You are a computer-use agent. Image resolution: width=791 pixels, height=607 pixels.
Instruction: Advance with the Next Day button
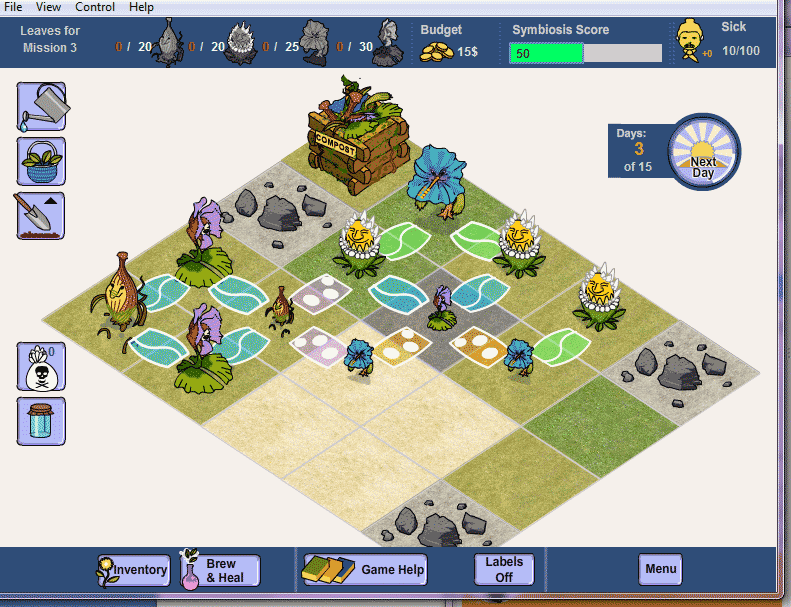[x=703, y=152]
